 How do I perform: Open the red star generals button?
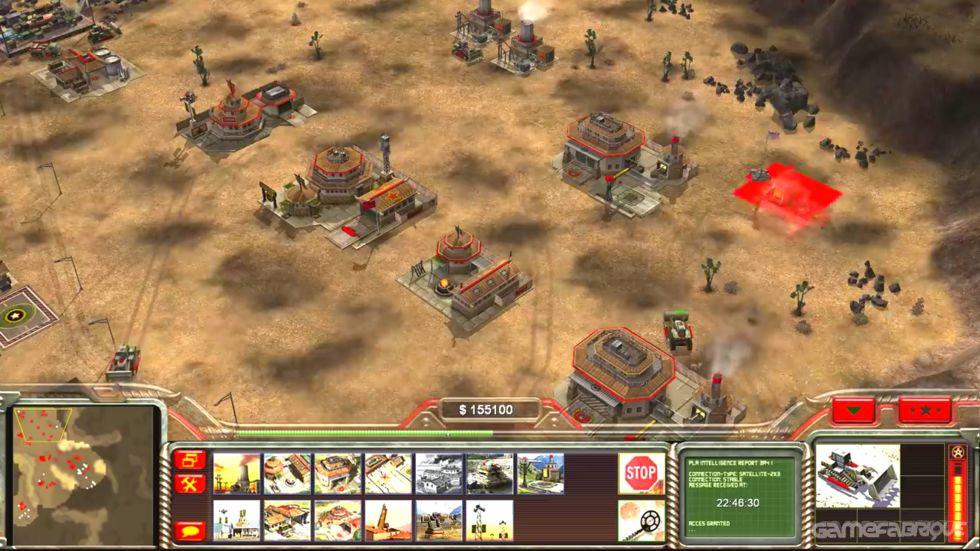coord(922,411)
